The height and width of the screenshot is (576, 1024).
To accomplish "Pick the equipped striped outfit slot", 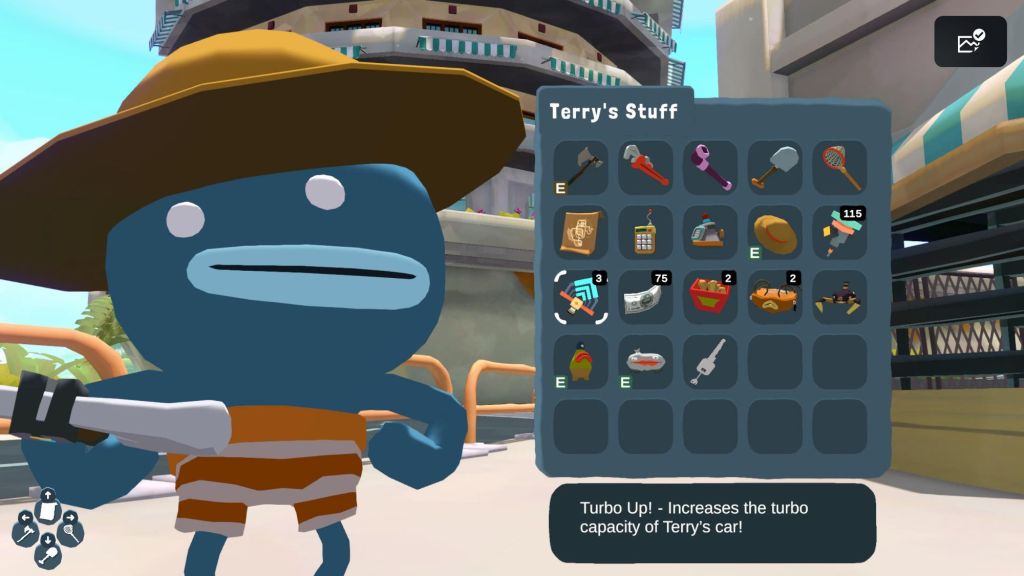I will (x=581, y=362).
